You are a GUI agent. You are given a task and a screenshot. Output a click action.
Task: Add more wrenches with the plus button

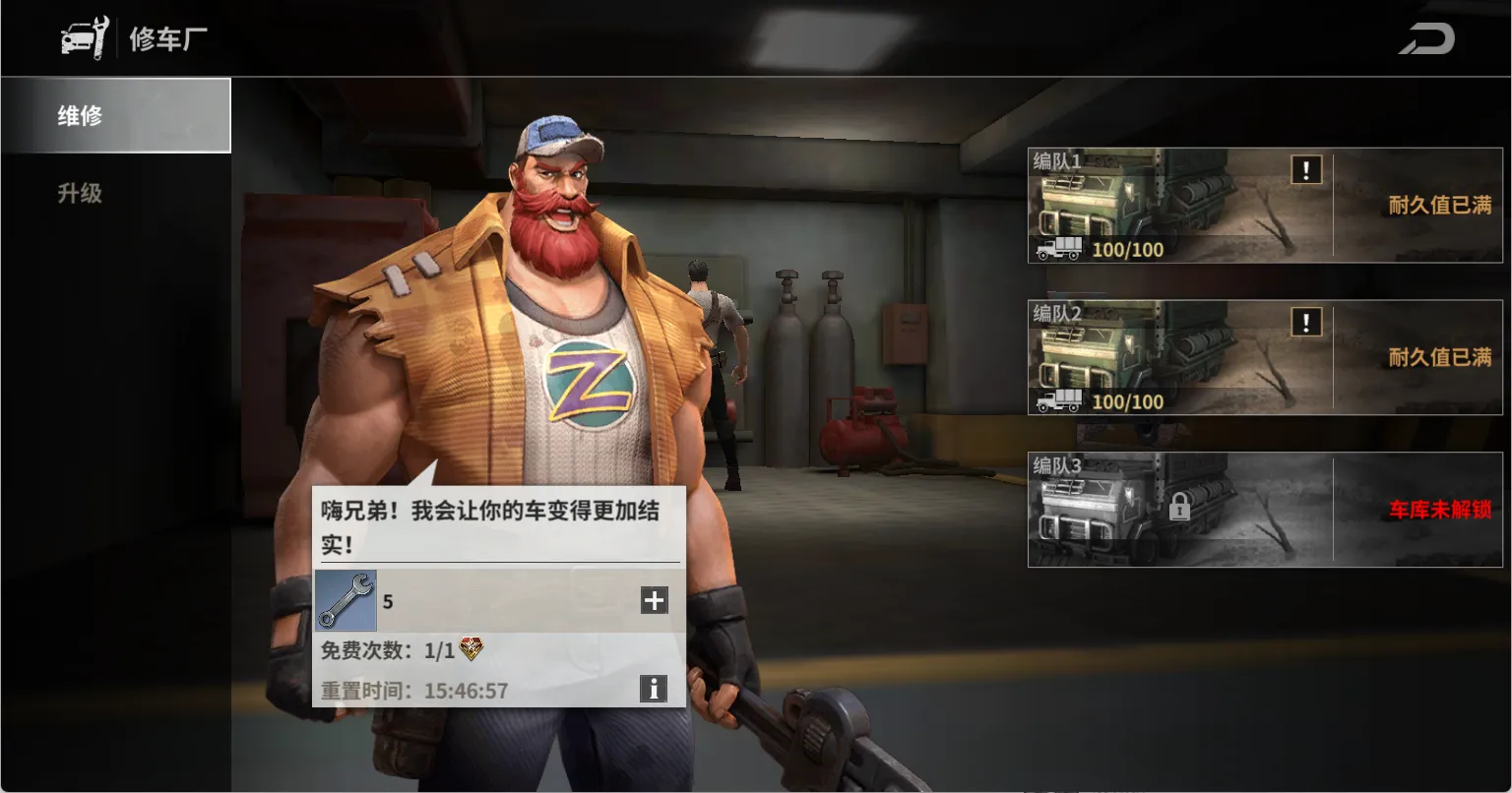pyautogui.click(x=655, y=600)
